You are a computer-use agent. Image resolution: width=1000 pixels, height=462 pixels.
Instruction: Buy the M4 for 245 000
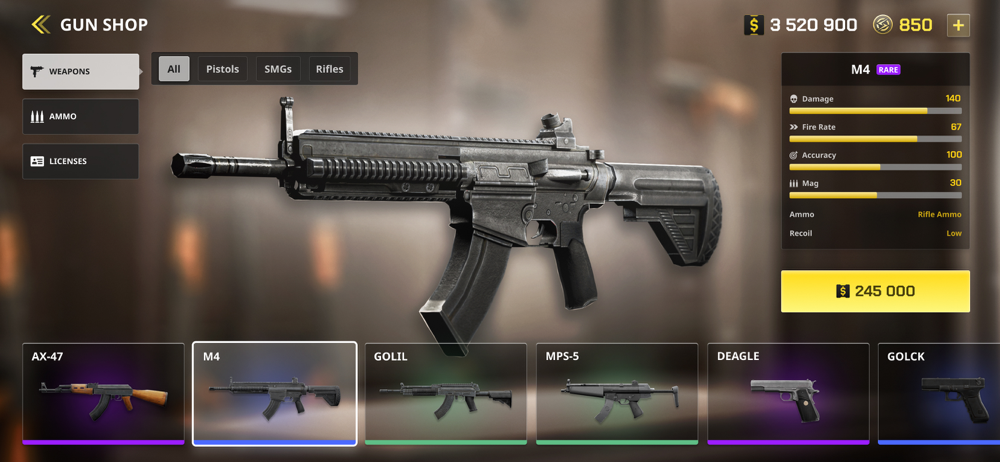click(875, 291)
